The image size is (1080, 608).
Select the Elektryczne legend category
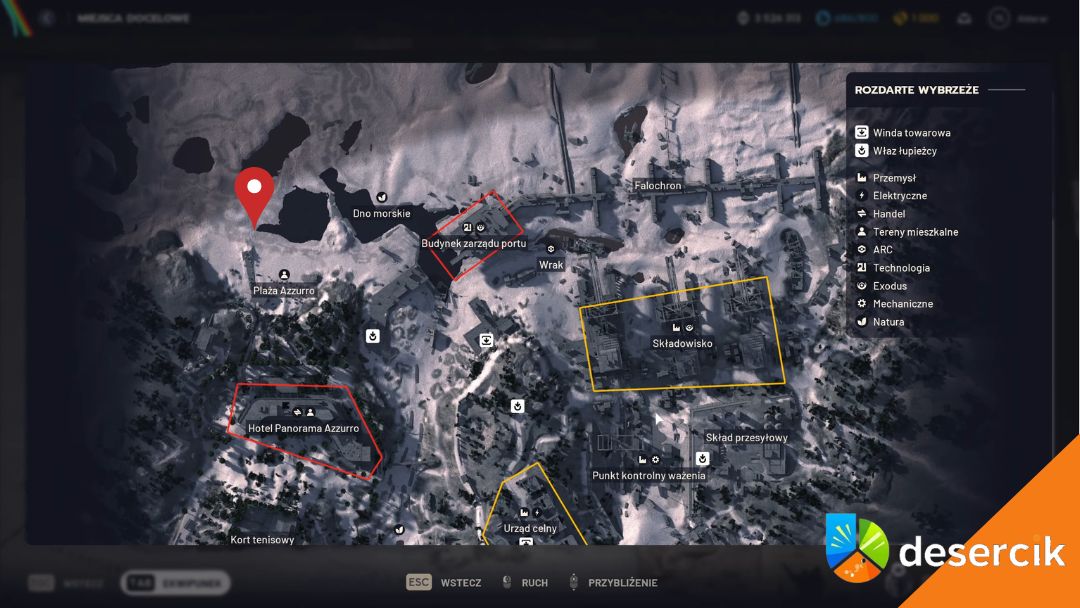[899, 196]
